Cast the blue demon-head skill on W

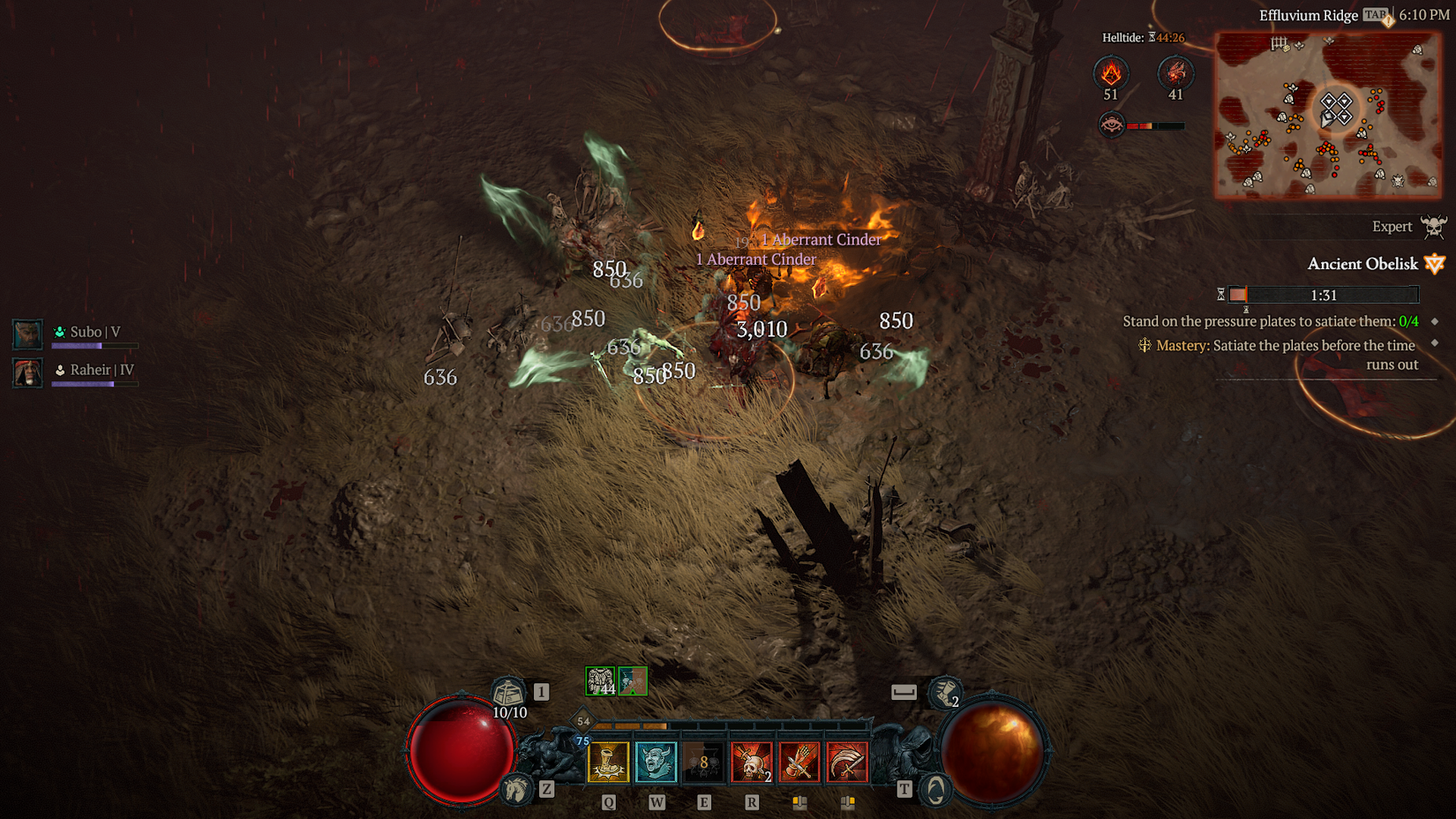click(x=656, y=761)
